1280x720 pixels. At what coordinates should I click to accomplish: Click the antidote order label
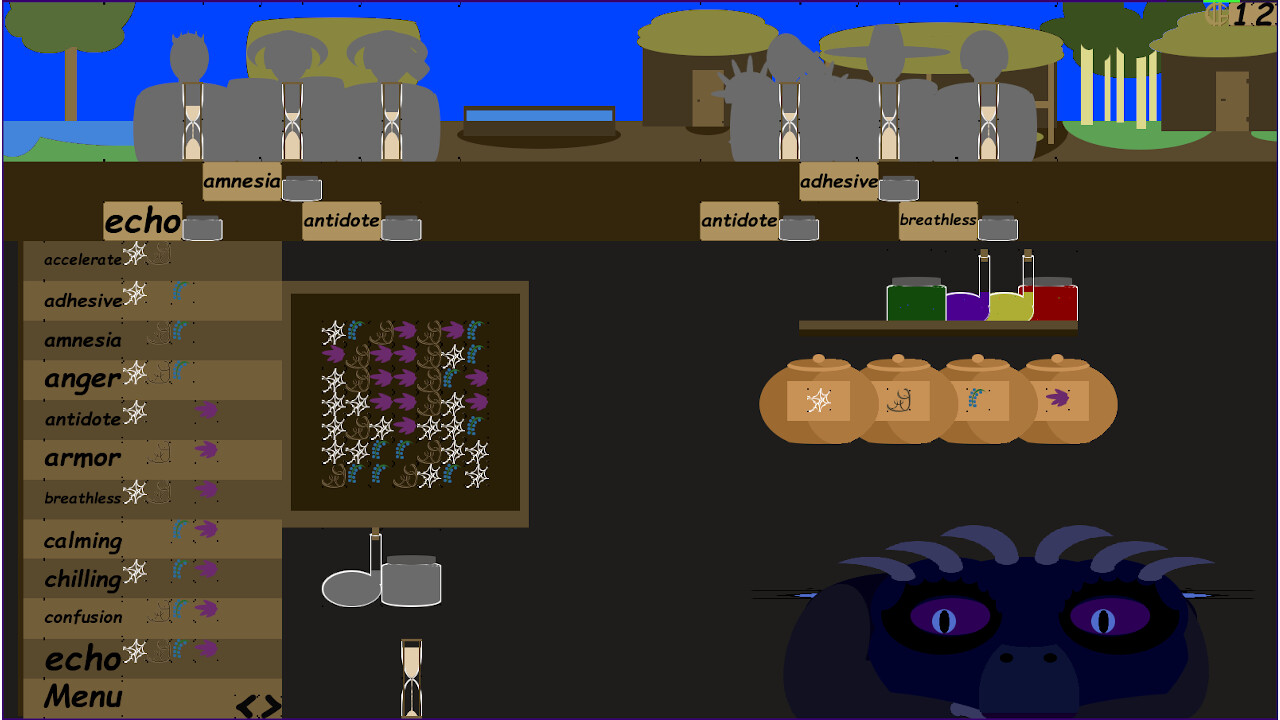340,221
